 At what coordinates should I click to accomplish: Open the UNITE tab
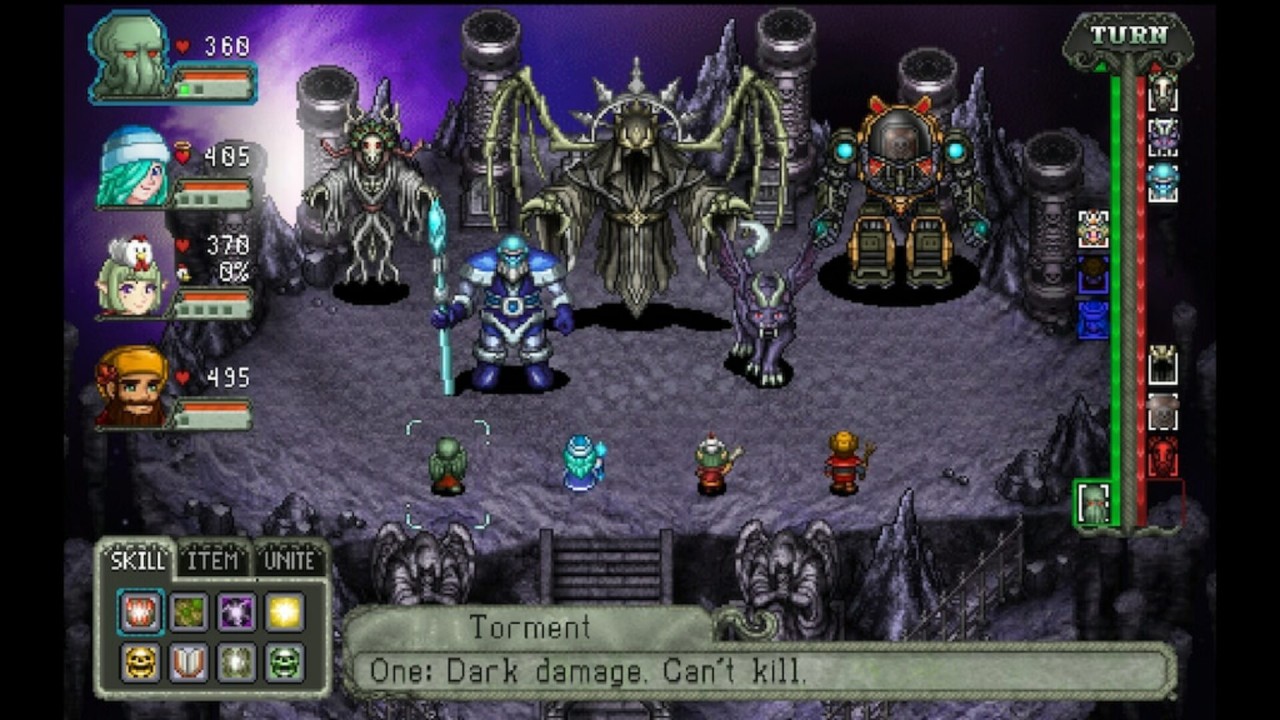click(x=289, y=561)
